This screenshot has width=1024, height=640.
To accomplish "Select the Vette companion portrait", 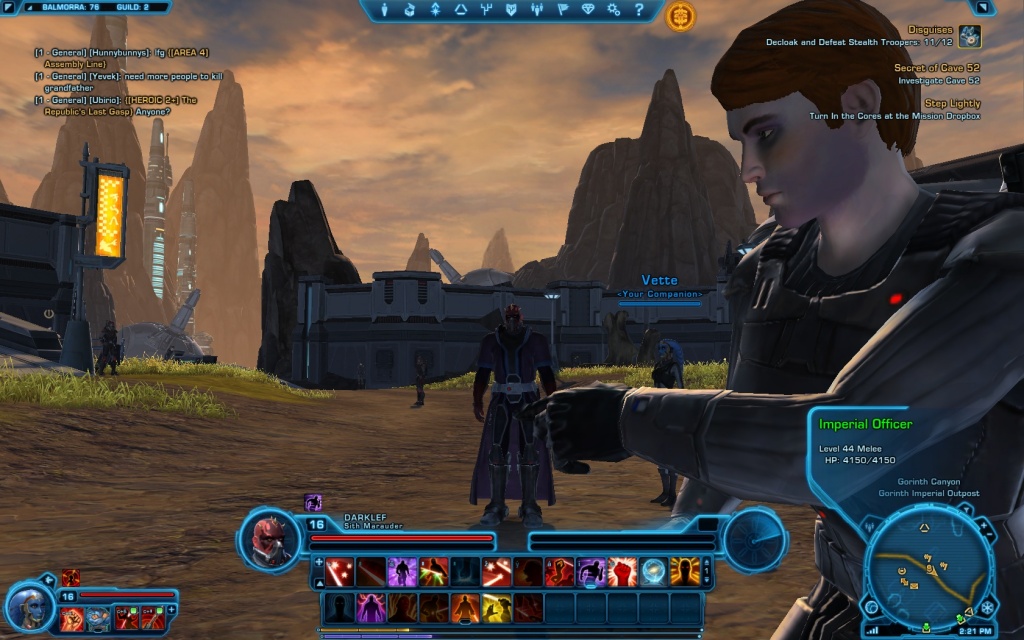I will pyautogui.click(x=27, y=606).
